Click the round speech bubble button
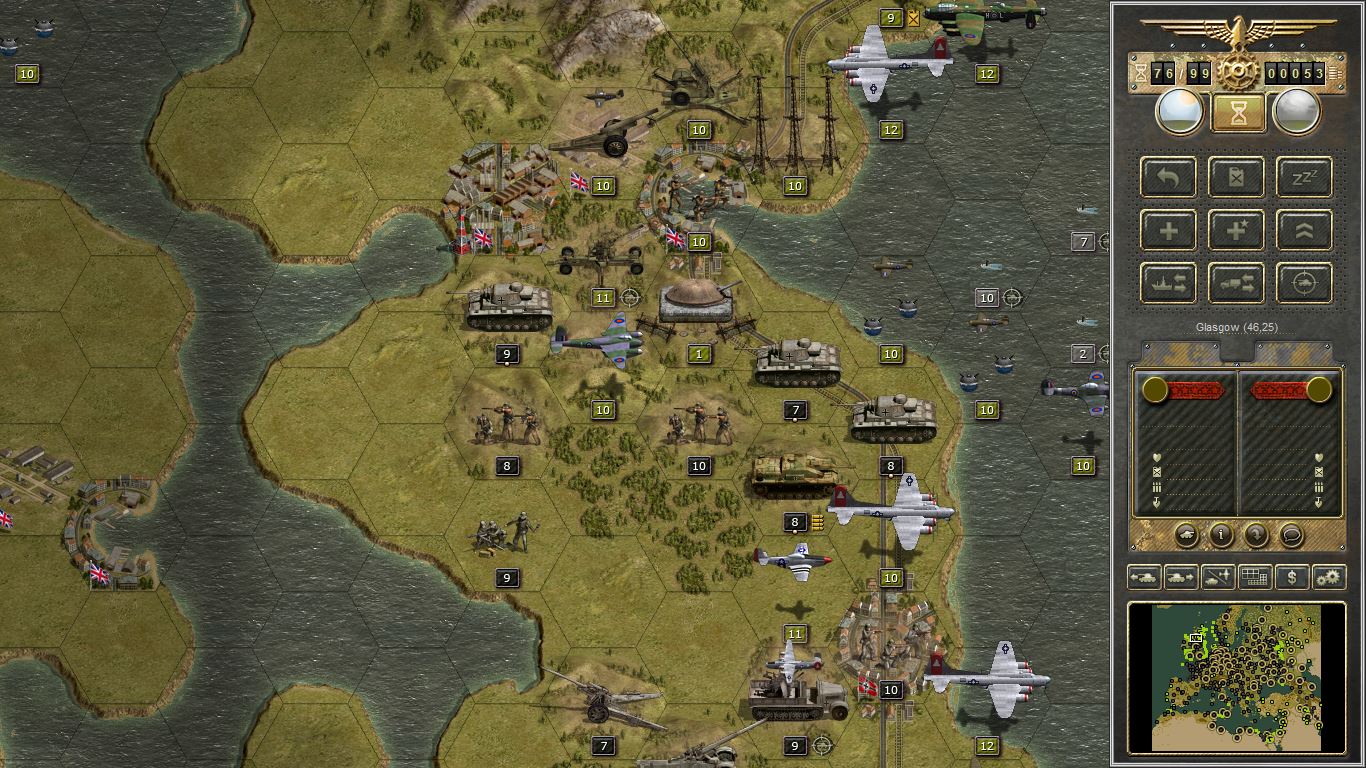Viewport: 1366px width, 768px height. click(x=1291, y=535)
